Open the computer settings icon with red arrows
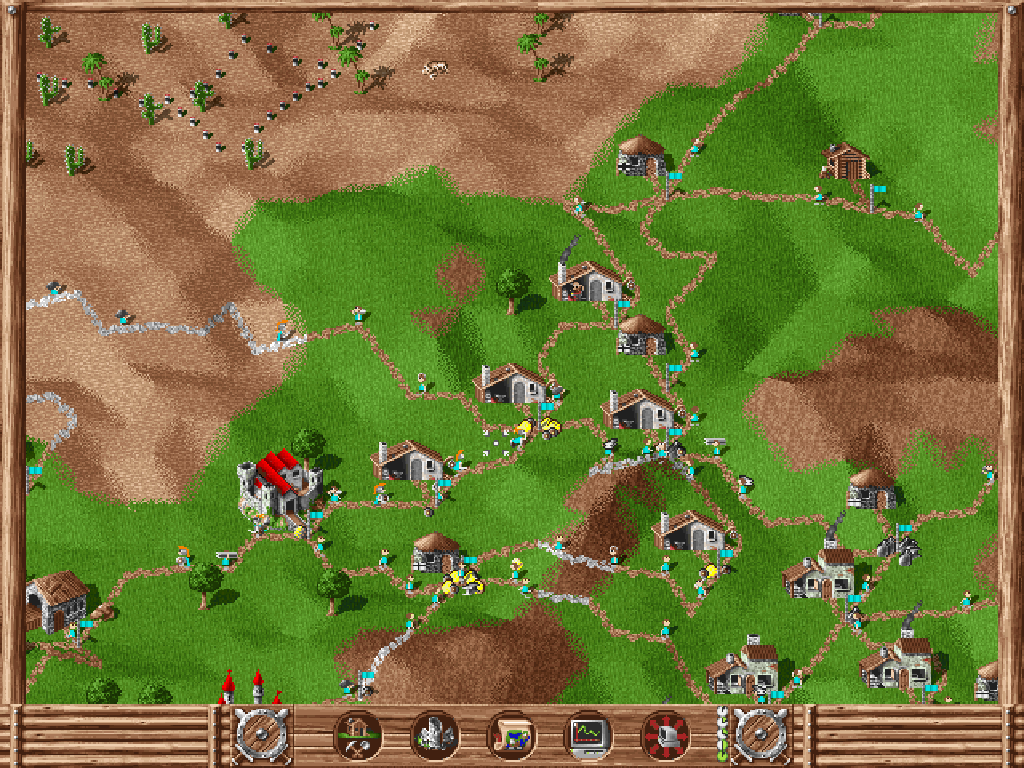Viewport: 1024px width, 768px height. 665,736
